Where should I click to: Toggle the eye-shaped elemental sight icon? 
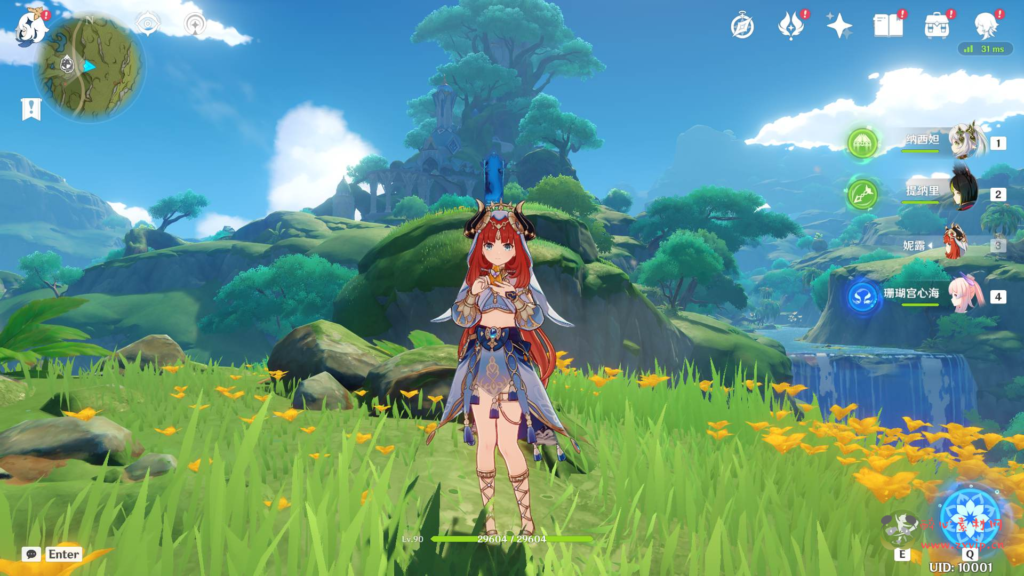(148, 24)
